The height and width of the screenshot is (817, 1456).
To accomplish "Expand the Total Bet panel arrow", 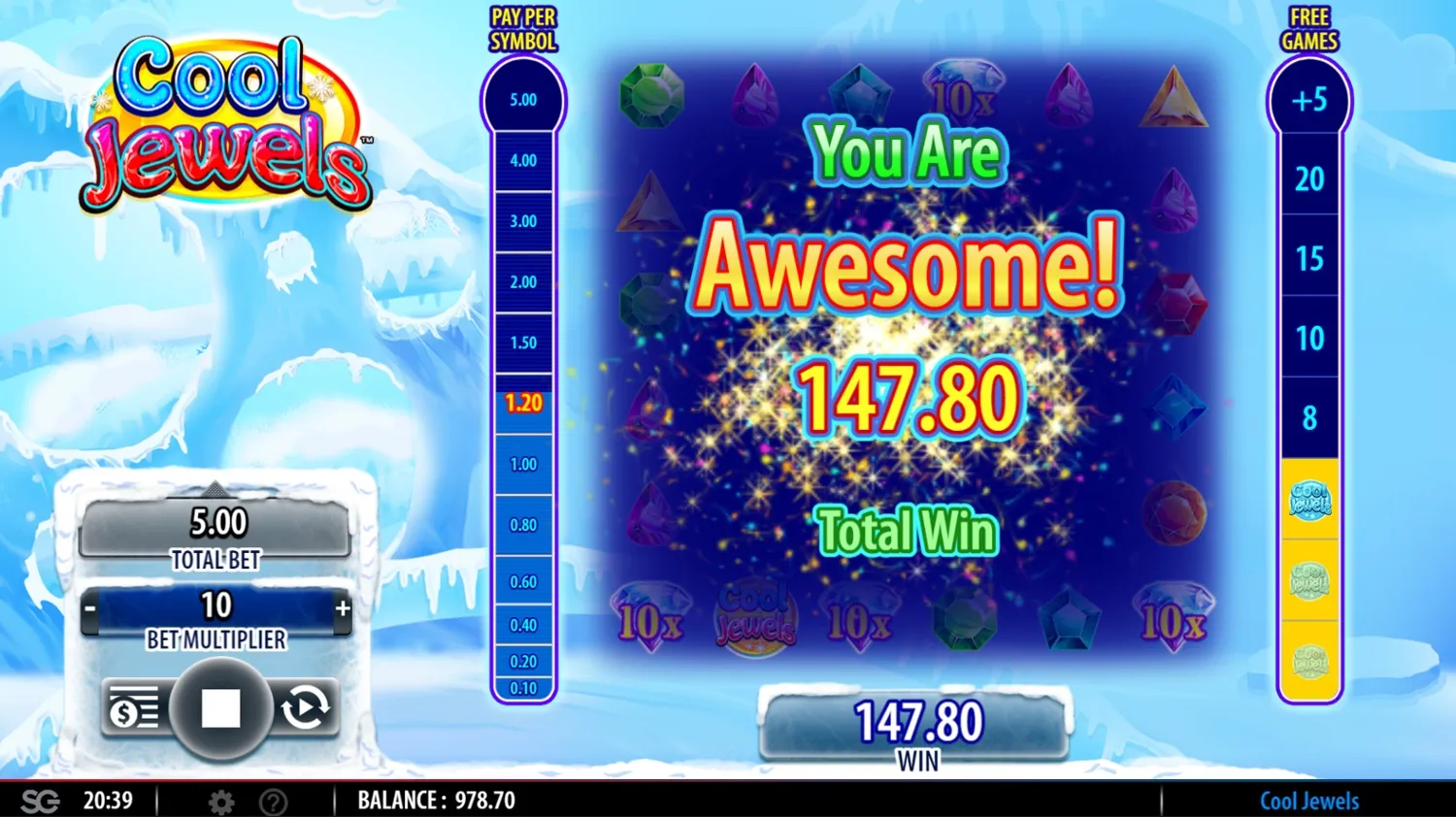I will 215,488.
